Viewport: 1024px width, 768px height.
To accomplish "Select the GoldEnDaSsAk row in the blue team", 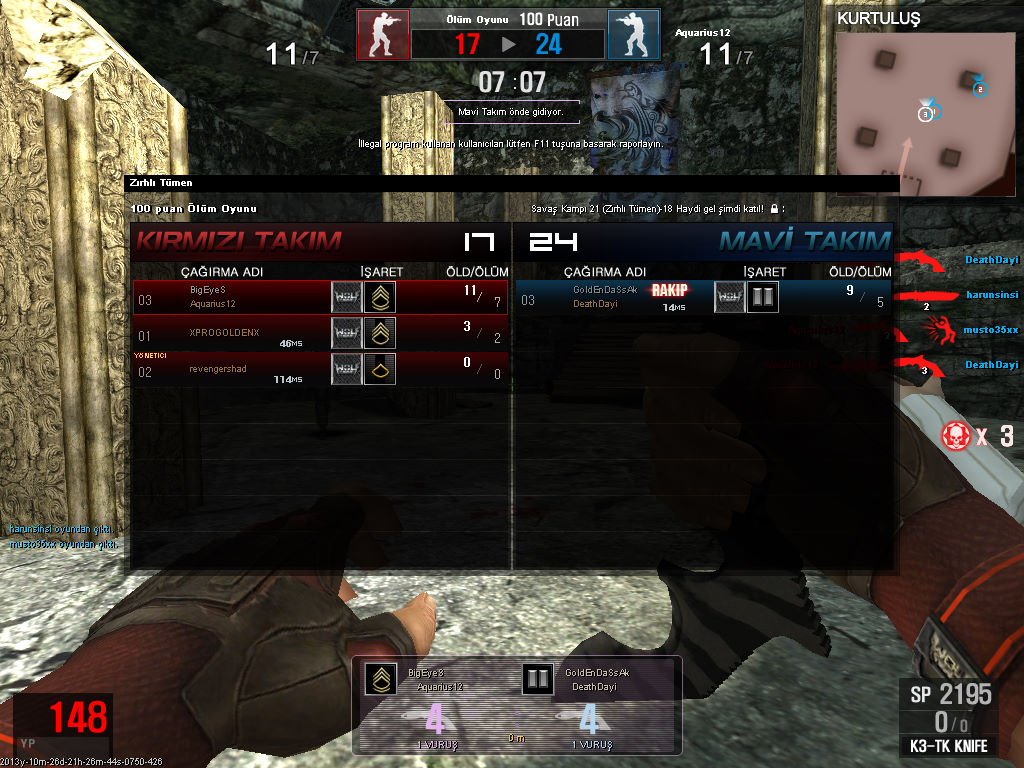I will [x=703, y=297].
